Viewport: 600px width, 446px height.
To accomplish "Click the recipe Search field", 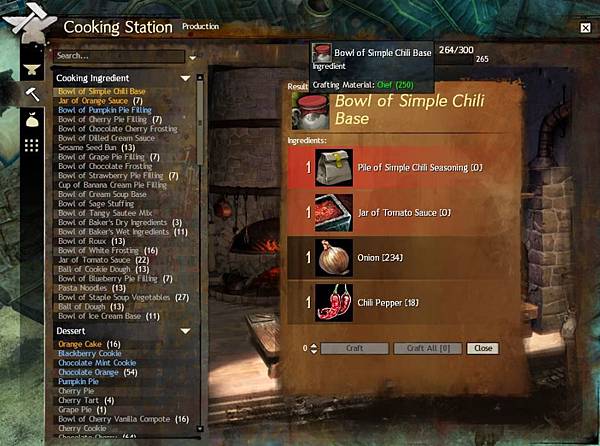I will click(118, 56).
